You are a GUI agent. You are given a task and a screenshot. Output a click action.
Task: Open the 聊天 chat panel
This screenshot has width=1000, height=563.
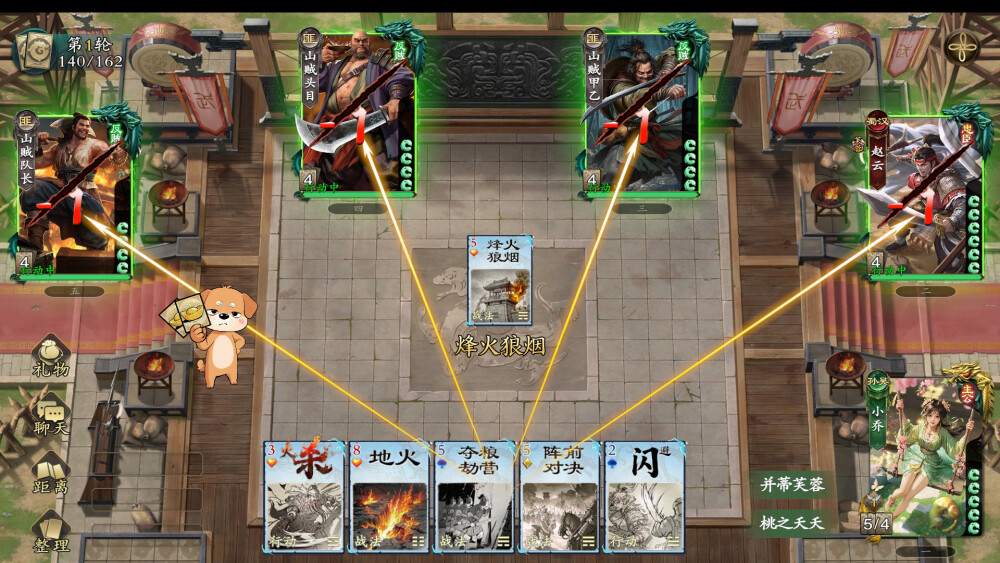[x=51, y=414]
